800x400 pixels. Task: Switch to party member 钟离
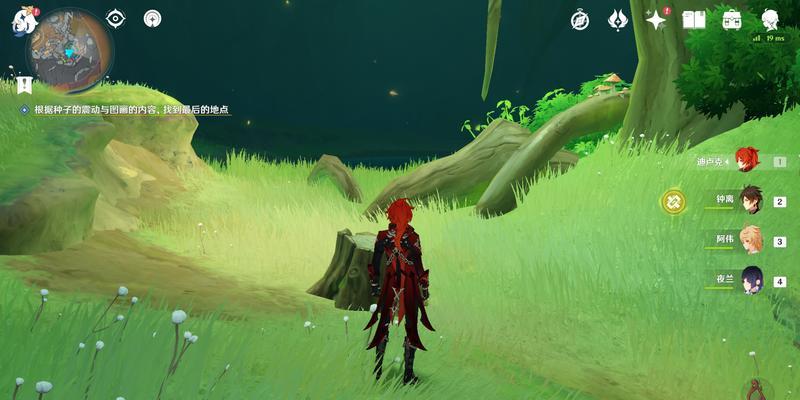point(749,200)
